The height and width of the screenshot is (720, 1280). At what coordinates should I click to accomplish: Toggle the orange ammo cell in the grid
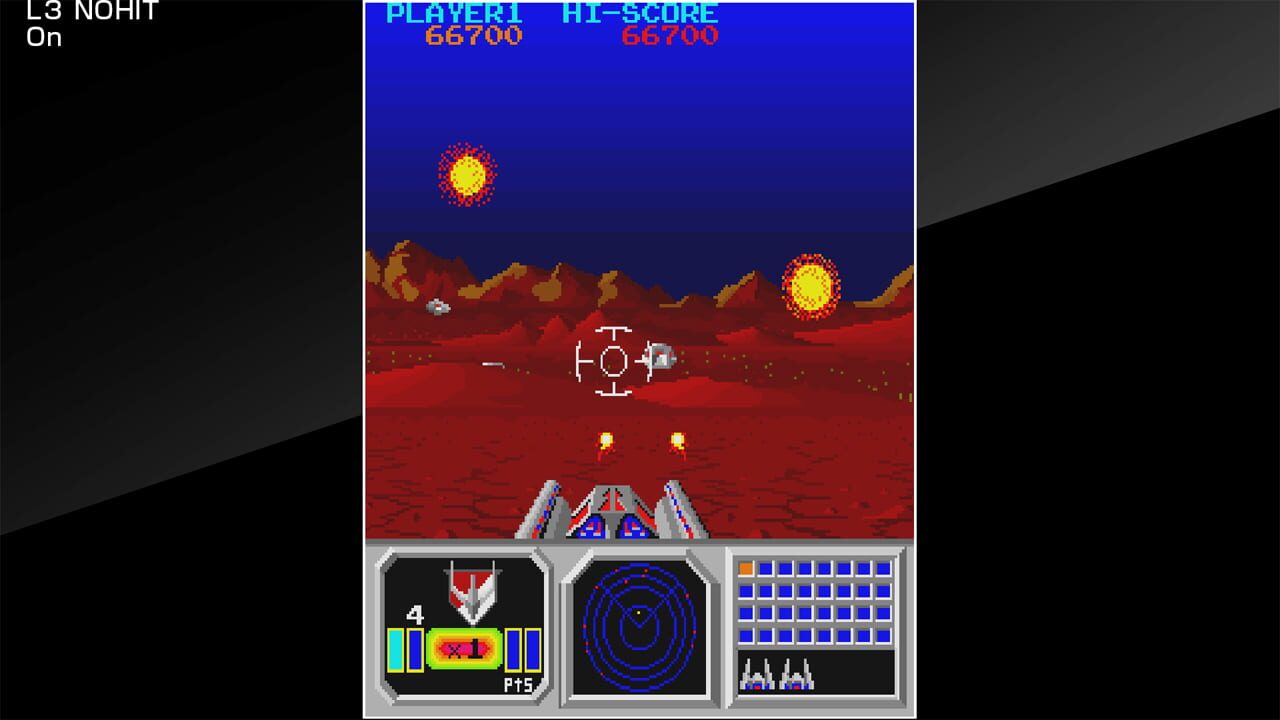[x=746, y=570]
